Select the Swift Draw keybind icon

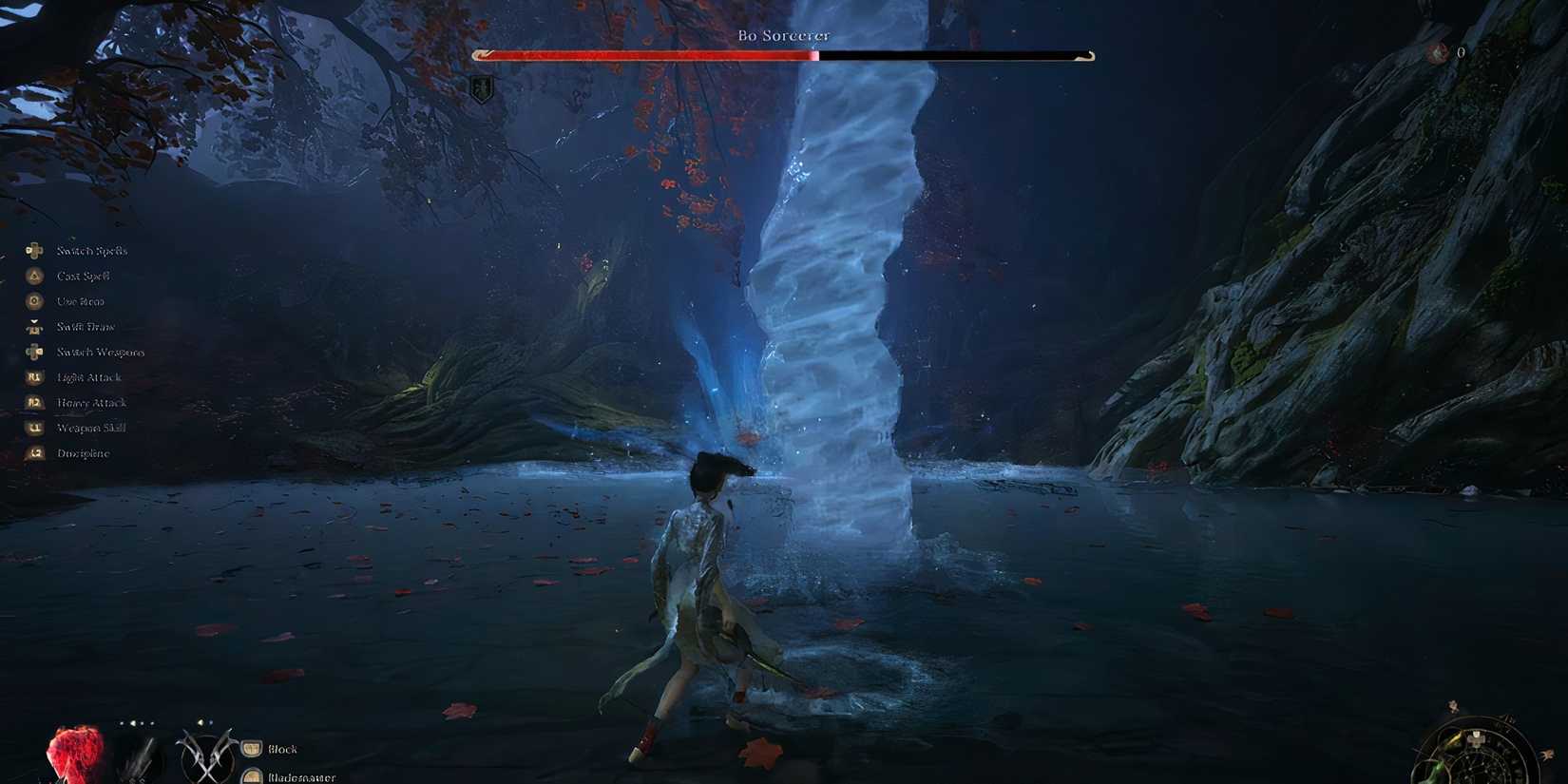pos(34,326)
